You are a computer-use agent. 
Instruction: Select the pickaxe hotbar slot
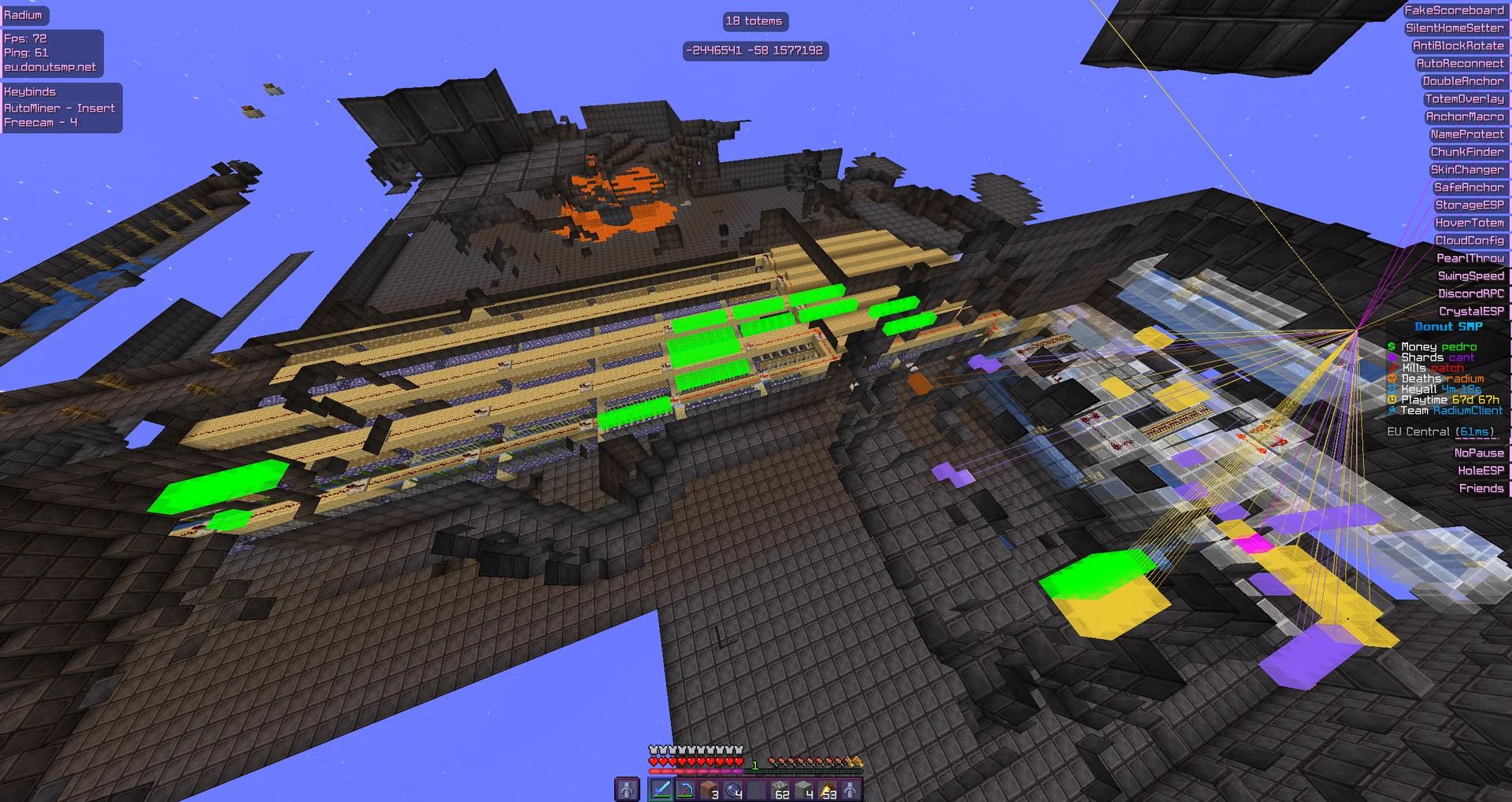point(686,789)
